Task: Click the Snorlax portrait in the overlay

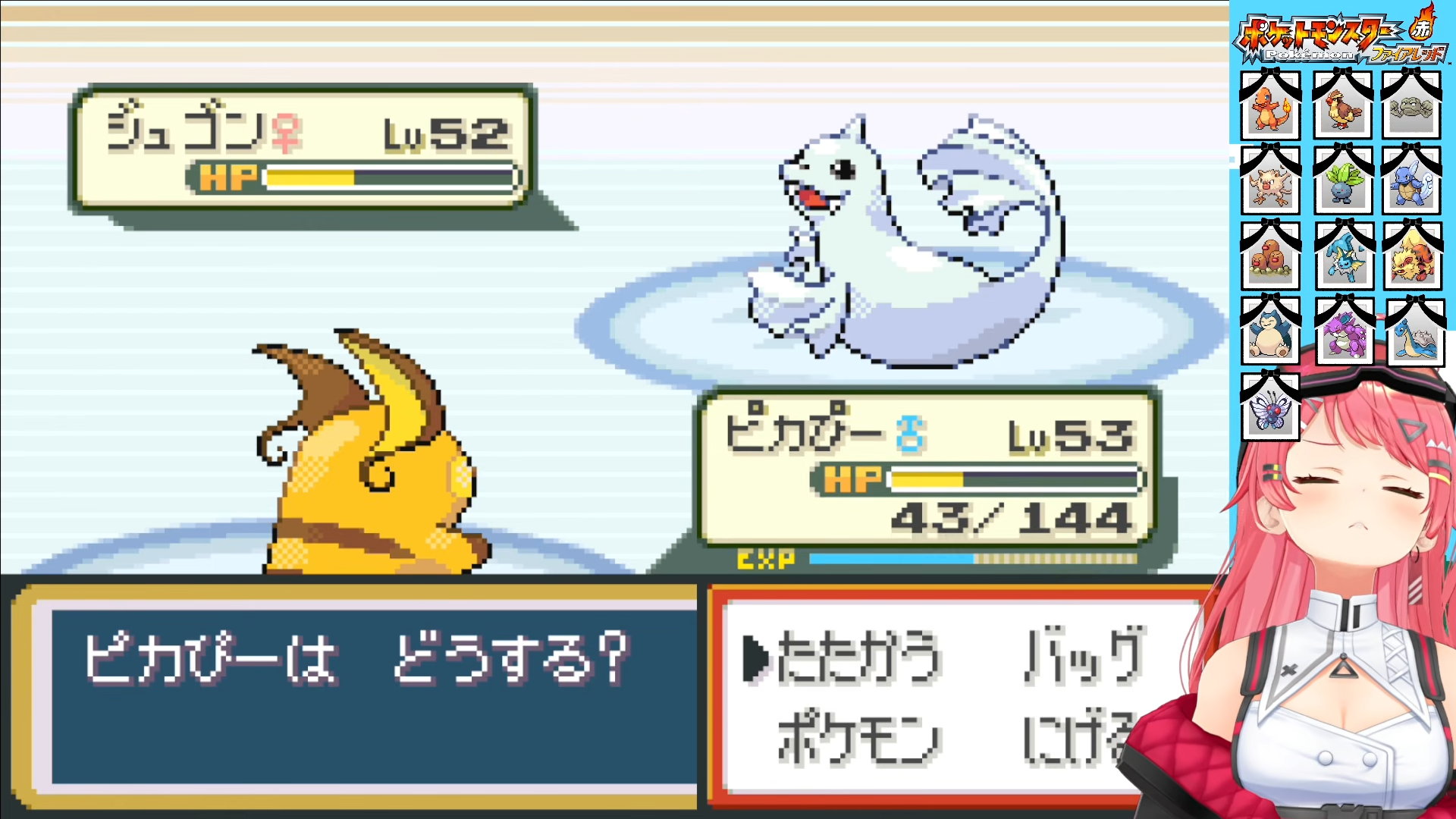Action: (x=1270, y=333)
